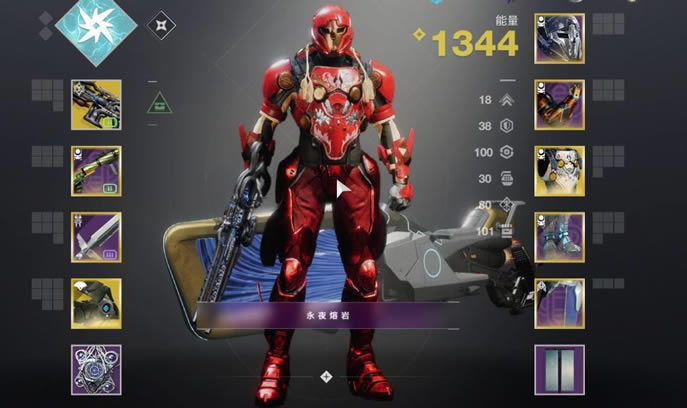Choose the sword power weapon slot
The image size is (687, 408).
(96, 237)
